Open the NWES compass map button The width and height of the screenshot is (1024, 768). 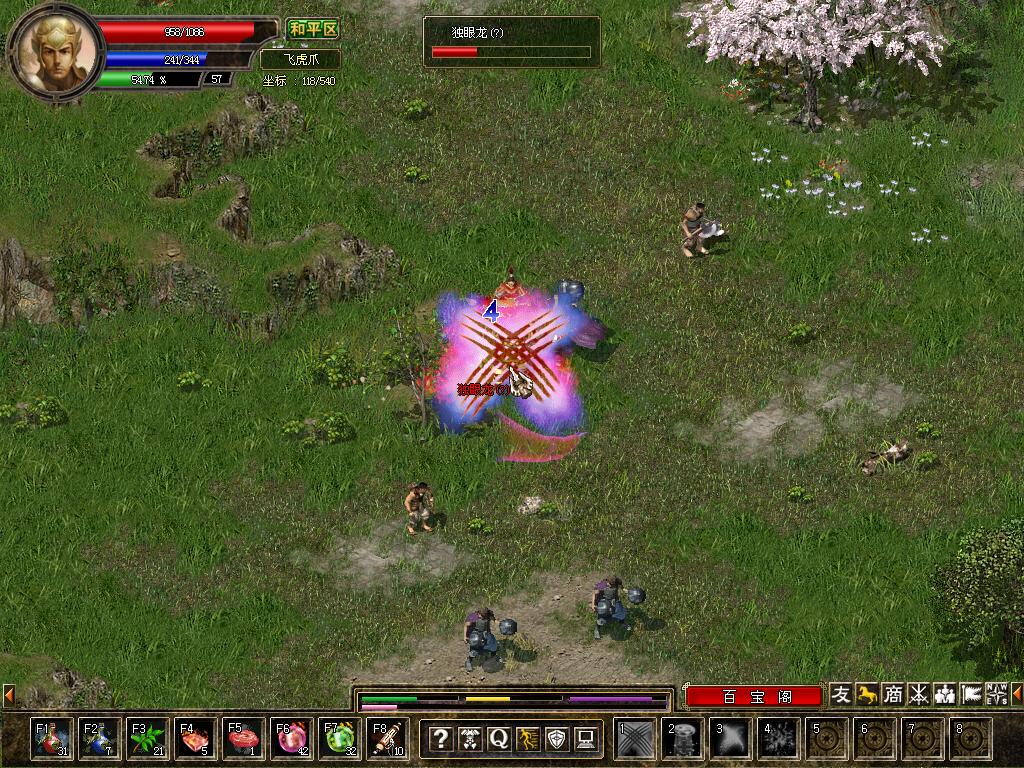coord(997,694)
